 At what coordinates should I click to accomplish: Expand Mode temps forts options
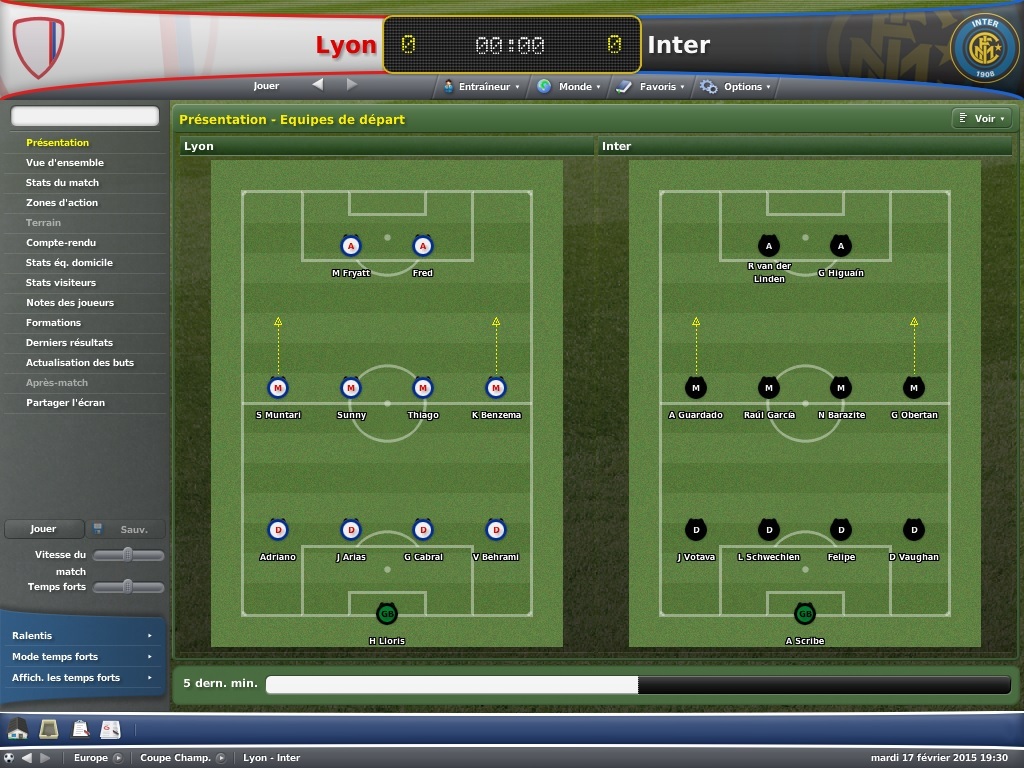[81, 657]
